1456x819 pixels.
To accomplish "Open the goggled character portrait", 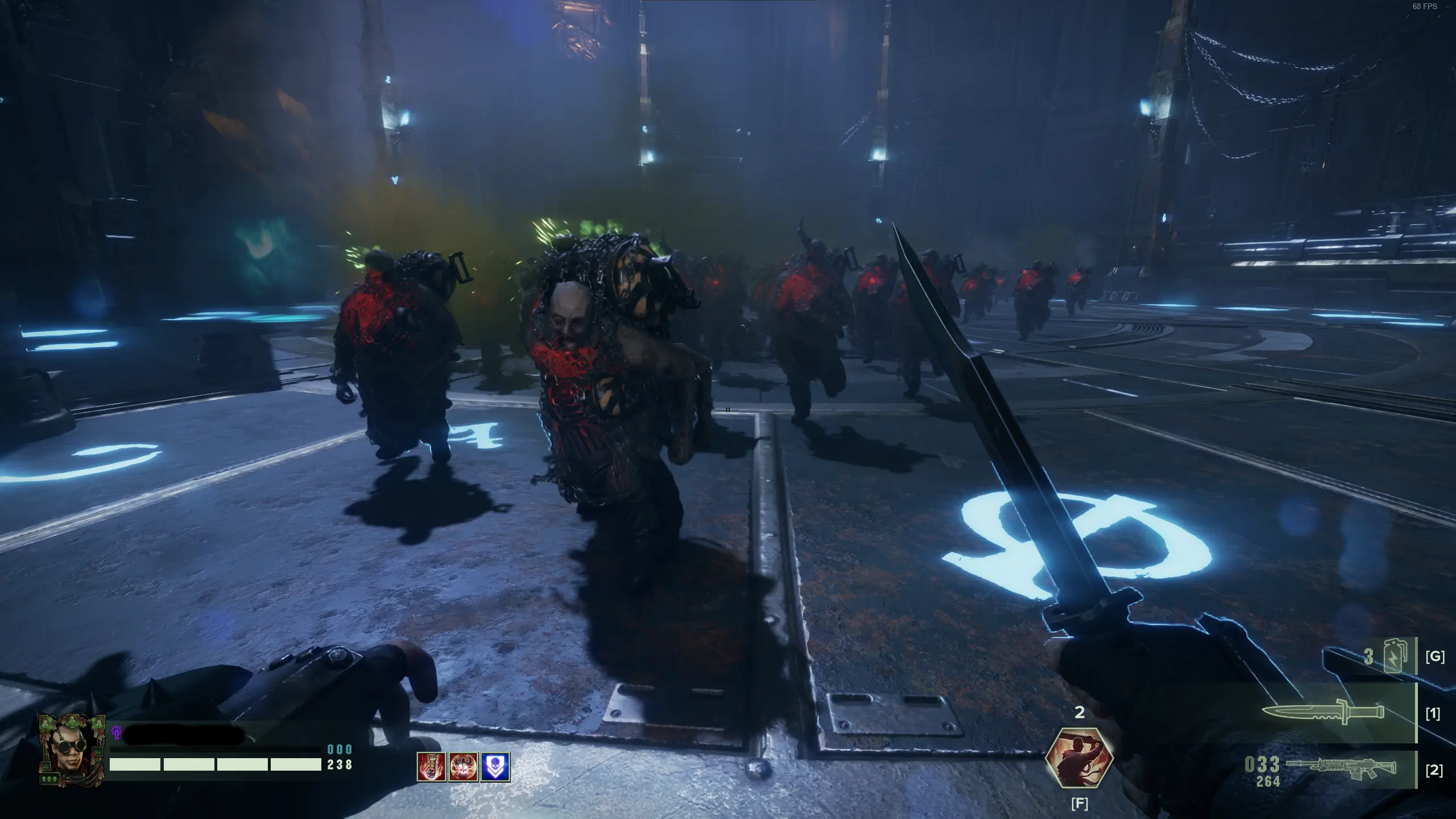I will [x=72, y=750].
